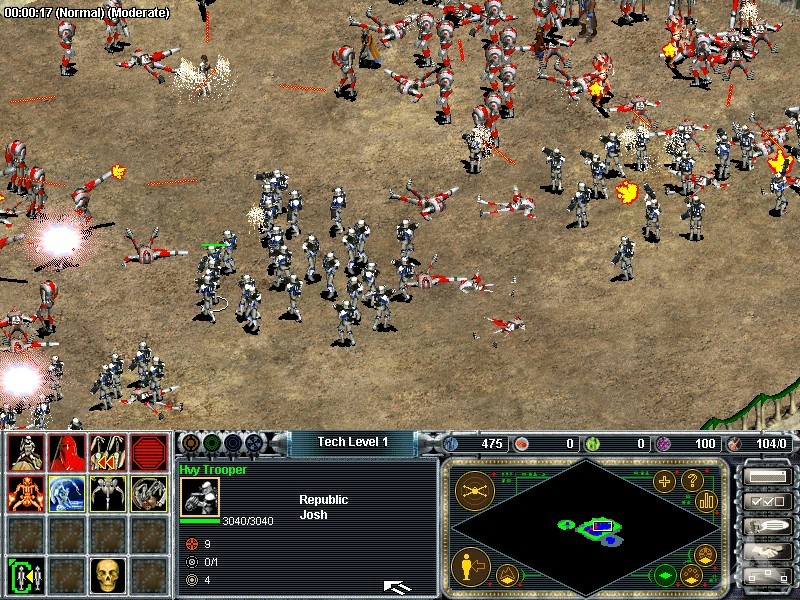The image size is (800, 600).
Task: Show statistics with the bar chart button
Action: 706,501
